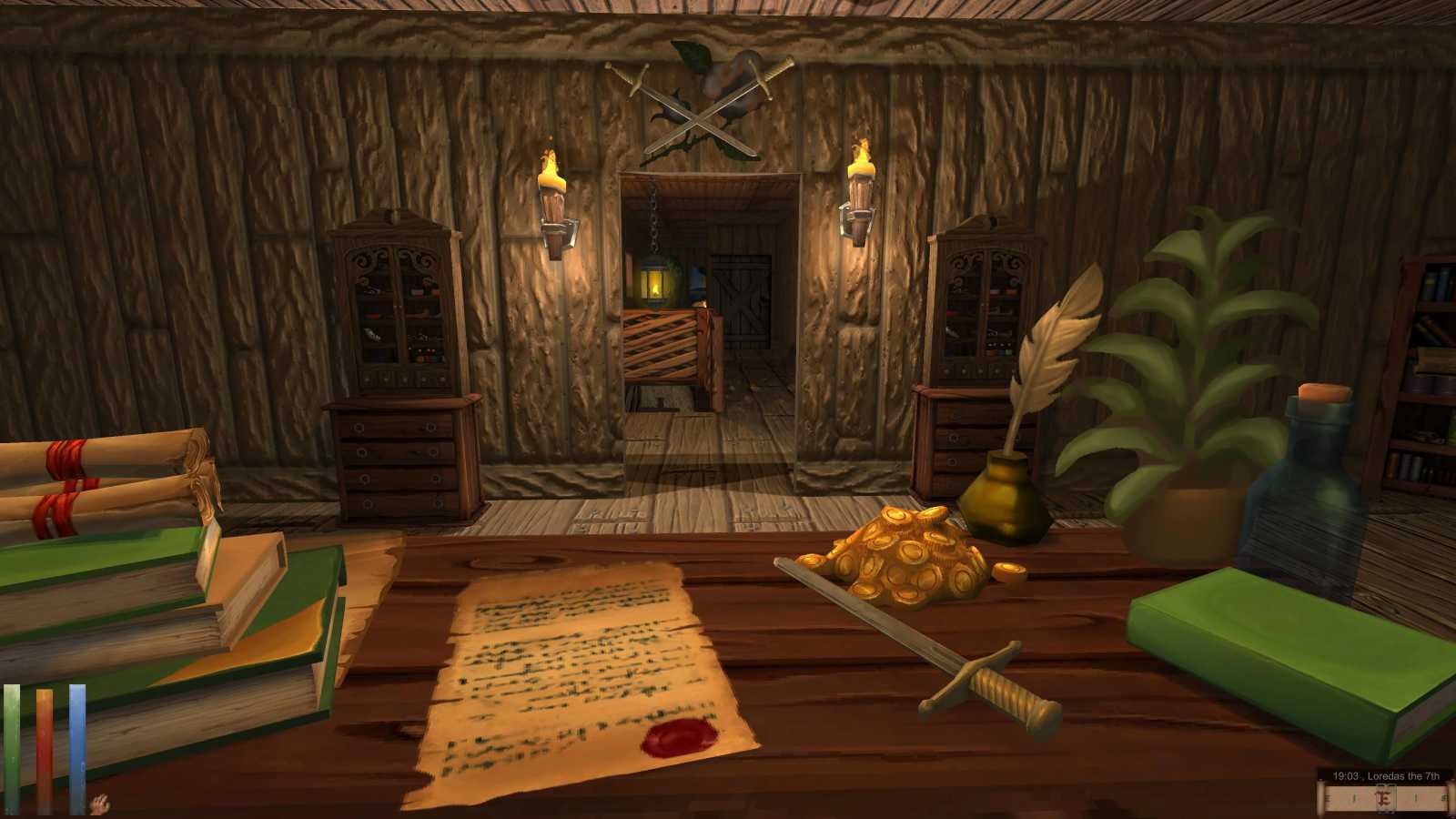
Task: Click the 19:03 Loredas the 7th clock
Action: click(1388, 776)
